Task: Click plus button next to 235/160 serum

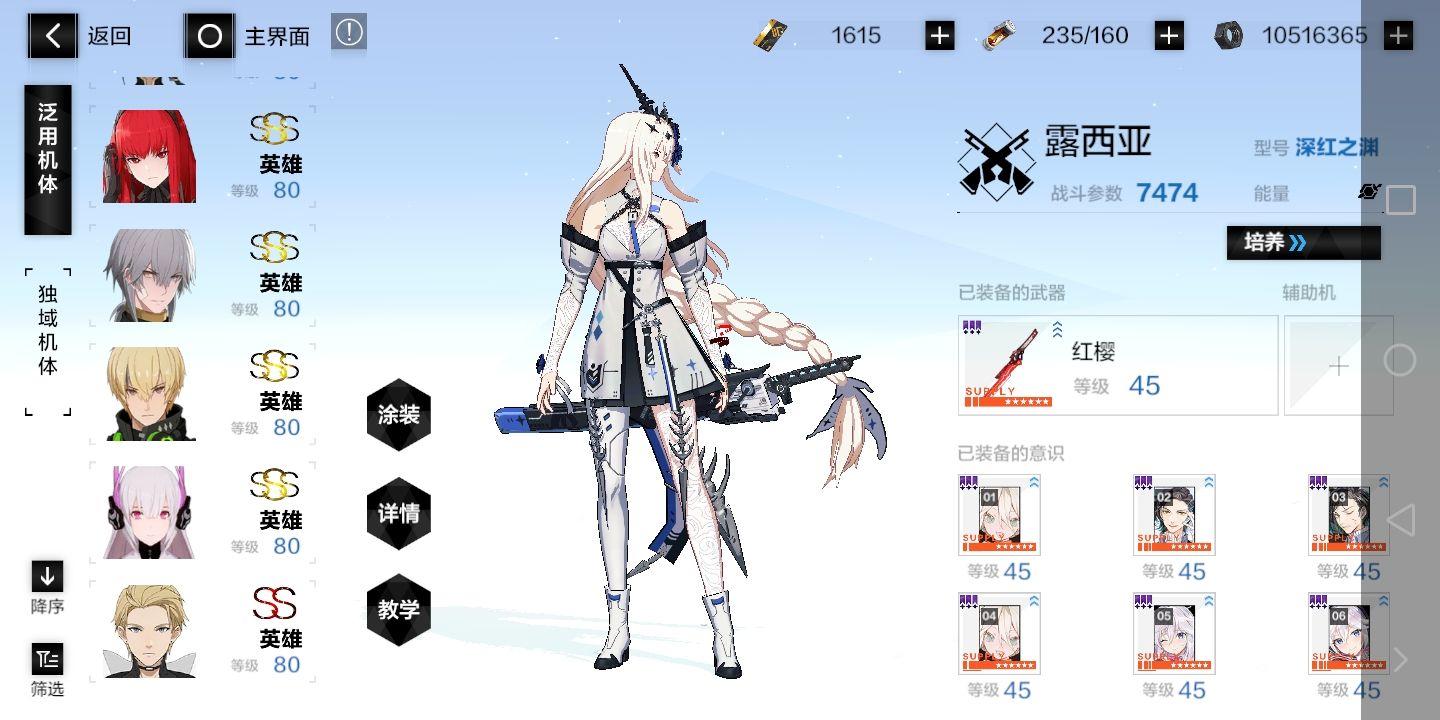Action: pos(1168,35)
